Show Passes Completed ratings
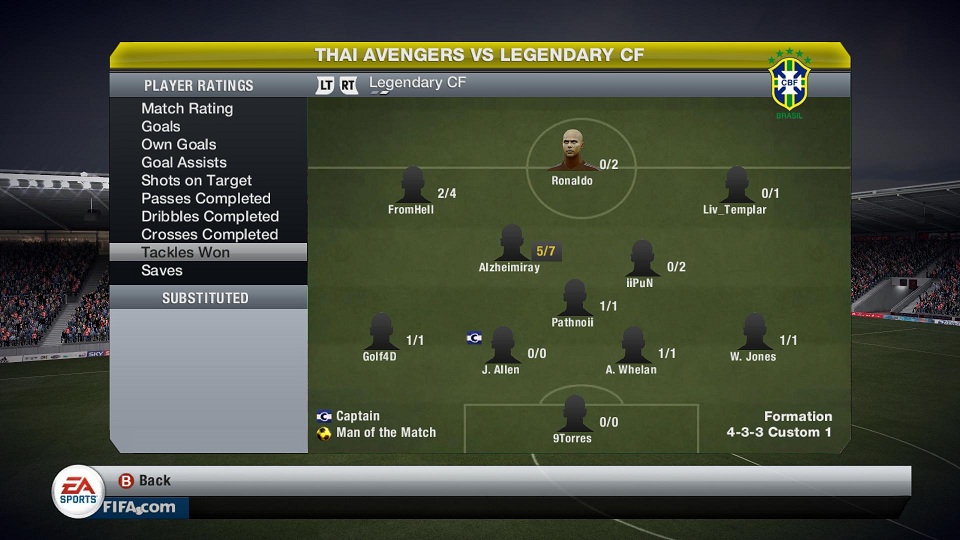Image resolution: width=960 pixels, height=540 pixels. pyautogui.click(x=206, y=198)
